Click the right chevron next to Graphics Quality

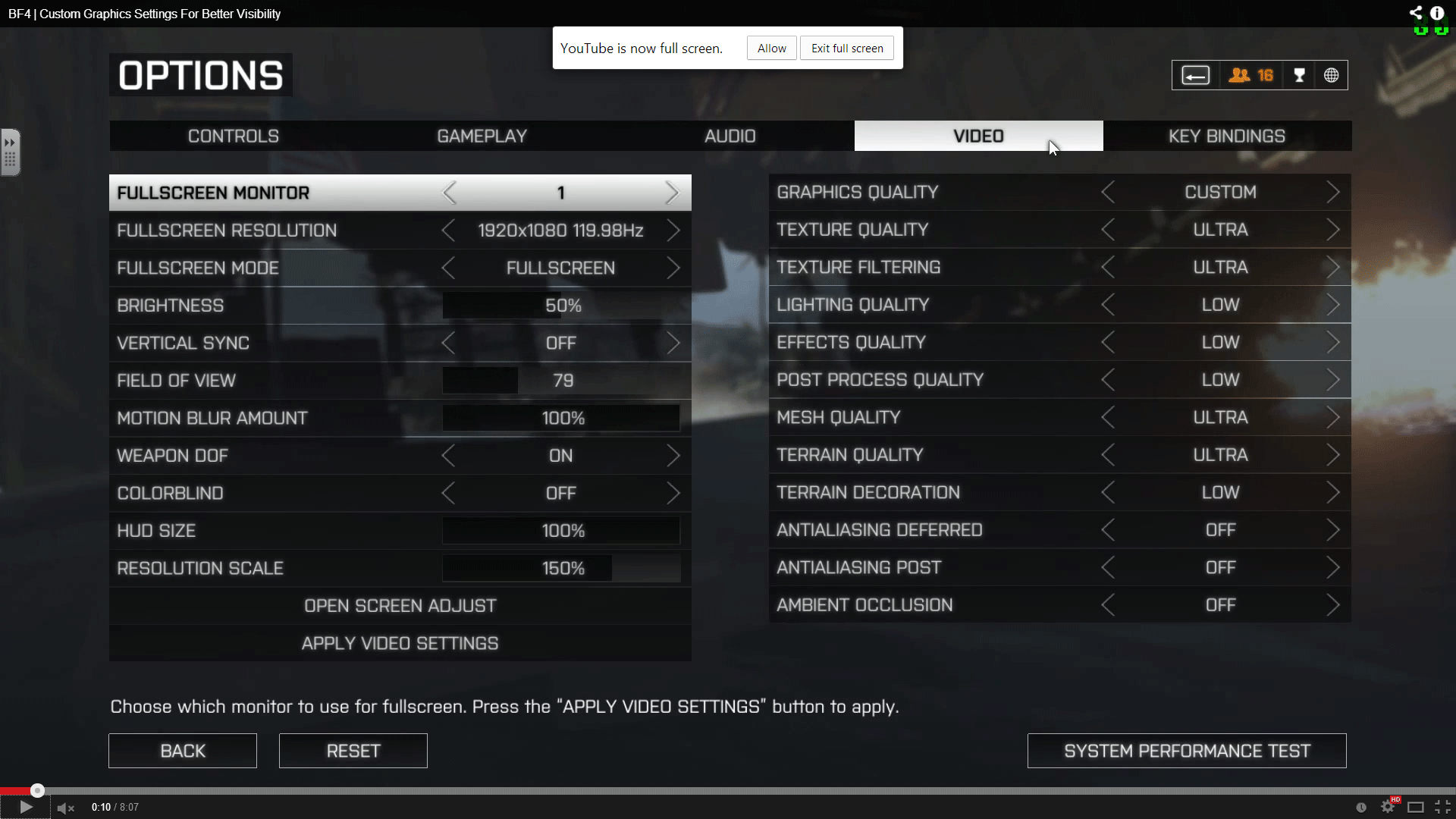click(x=1333, y=192)
